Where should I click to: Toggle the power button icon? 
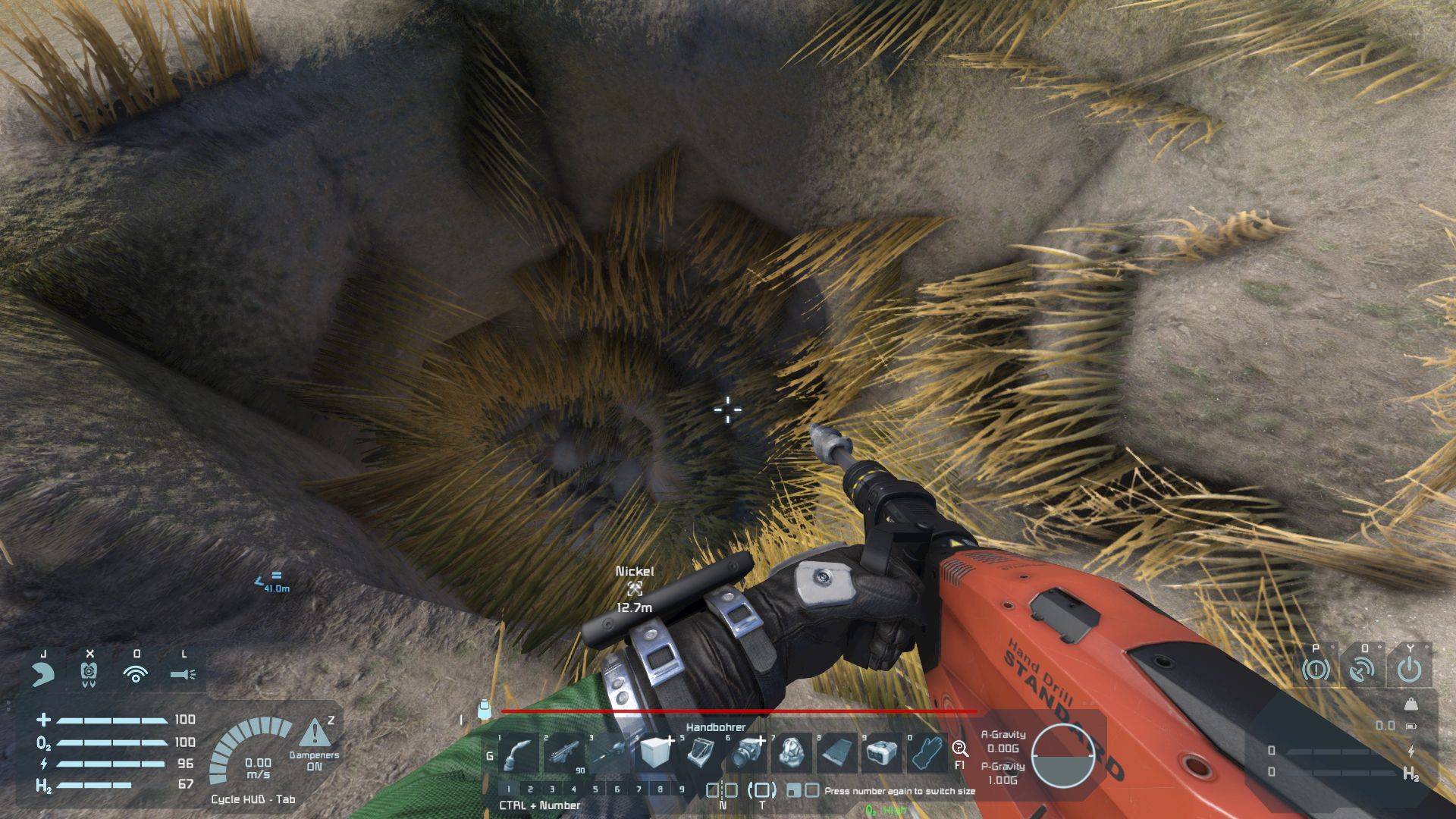tap(1410, 670)
